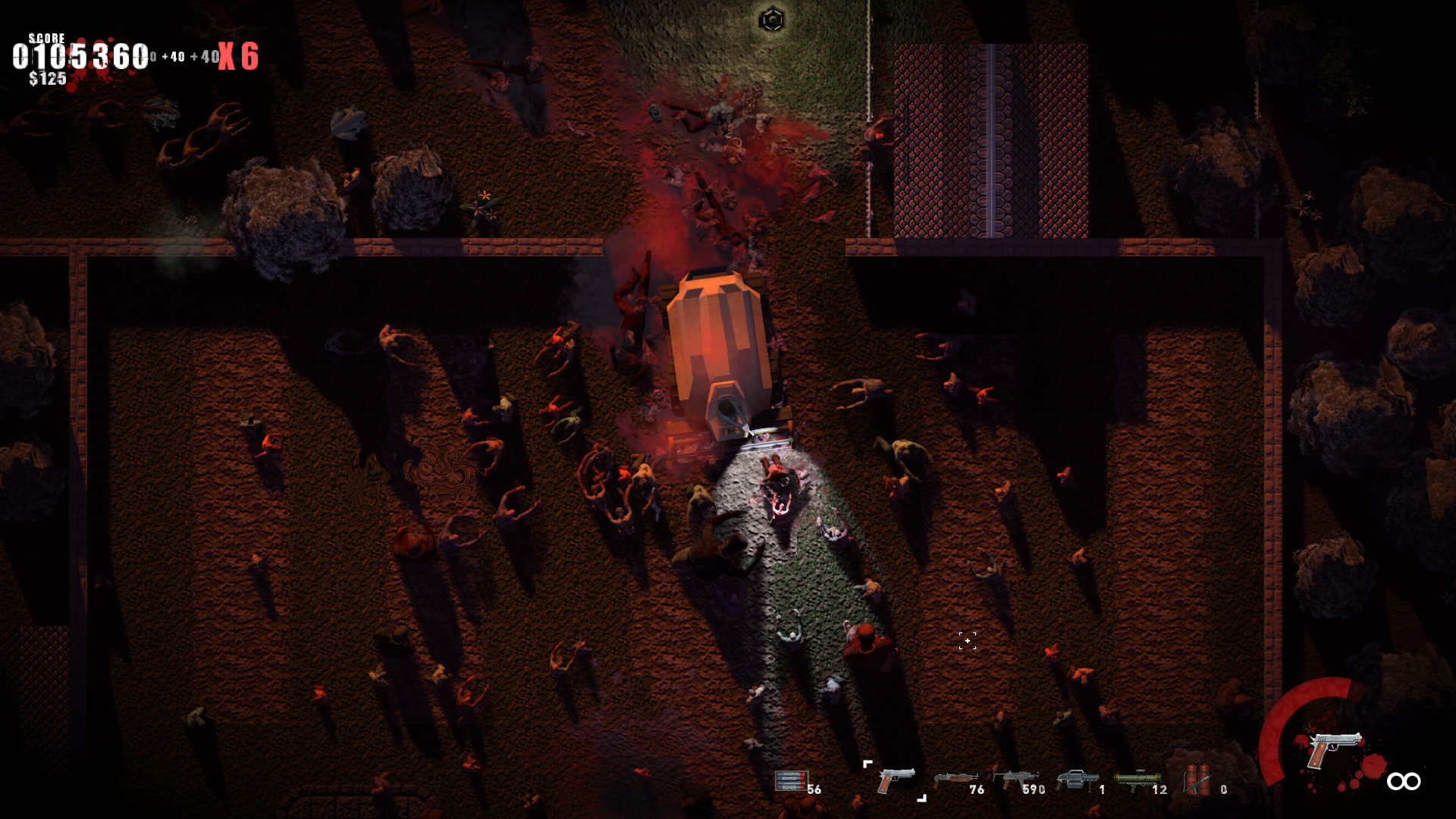Switch to the flamethrower with red tanks
The image size is (1456, 819).
[1197, 780]
